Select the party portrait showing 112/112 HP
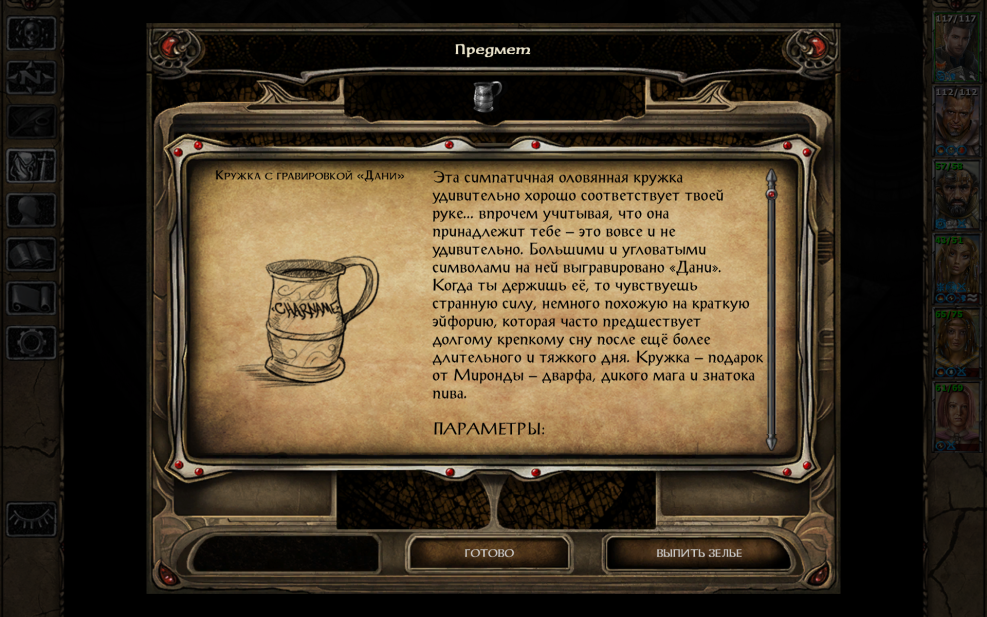The width and height of the screenshot is (987, 617). (955, 122)
